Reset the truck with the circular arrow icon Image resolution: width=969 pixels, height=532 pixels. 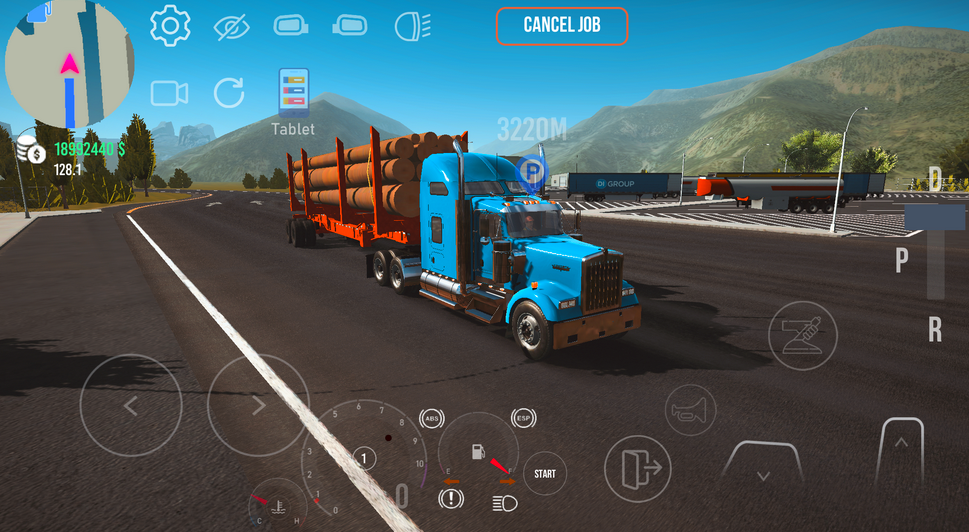[x=229, y=94]
